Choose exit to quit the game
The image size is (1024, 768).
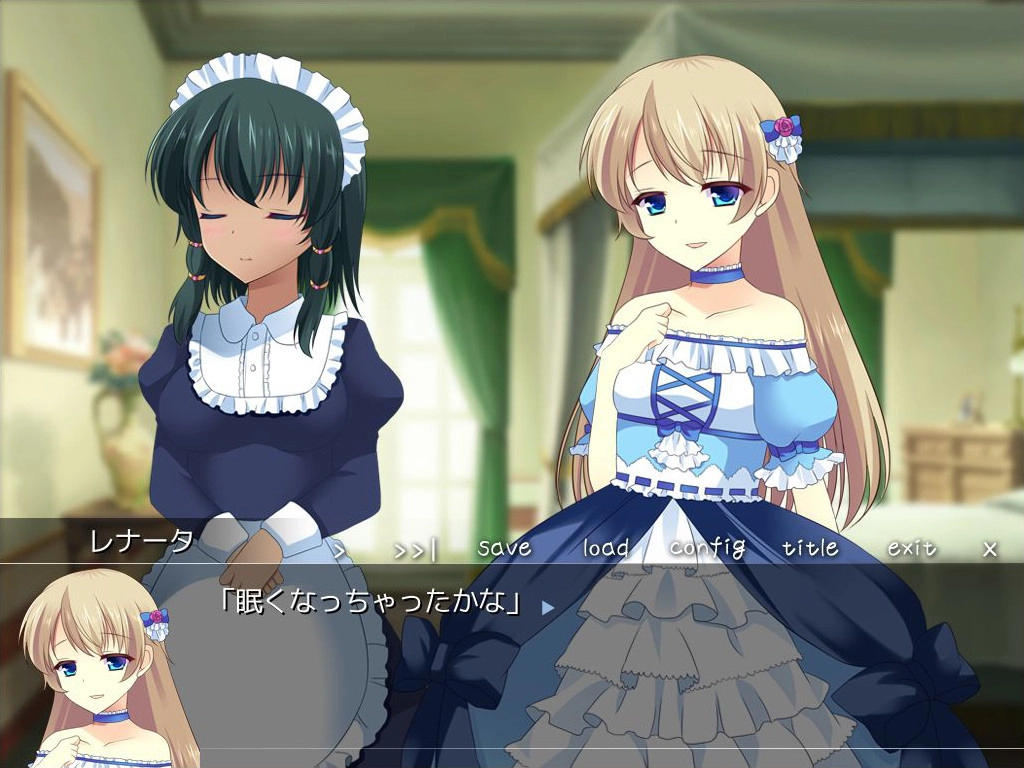[x=912, y=548]
